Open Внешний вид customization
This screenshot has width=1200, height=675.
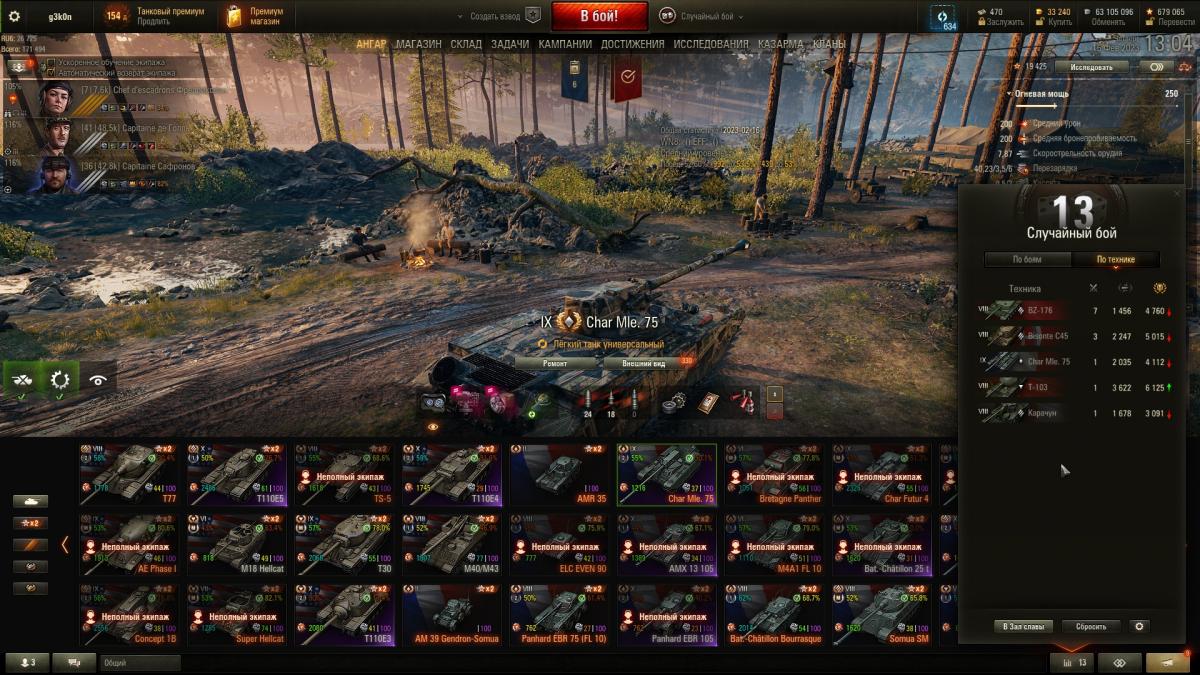coord(643,364)
